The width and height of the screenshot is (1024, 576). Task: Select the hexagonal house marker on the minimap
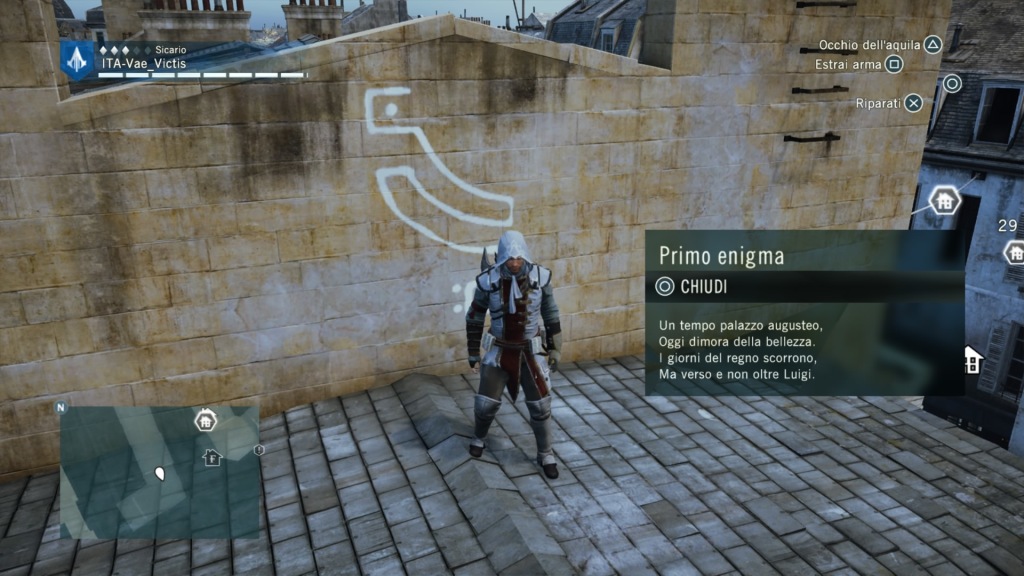205,421
